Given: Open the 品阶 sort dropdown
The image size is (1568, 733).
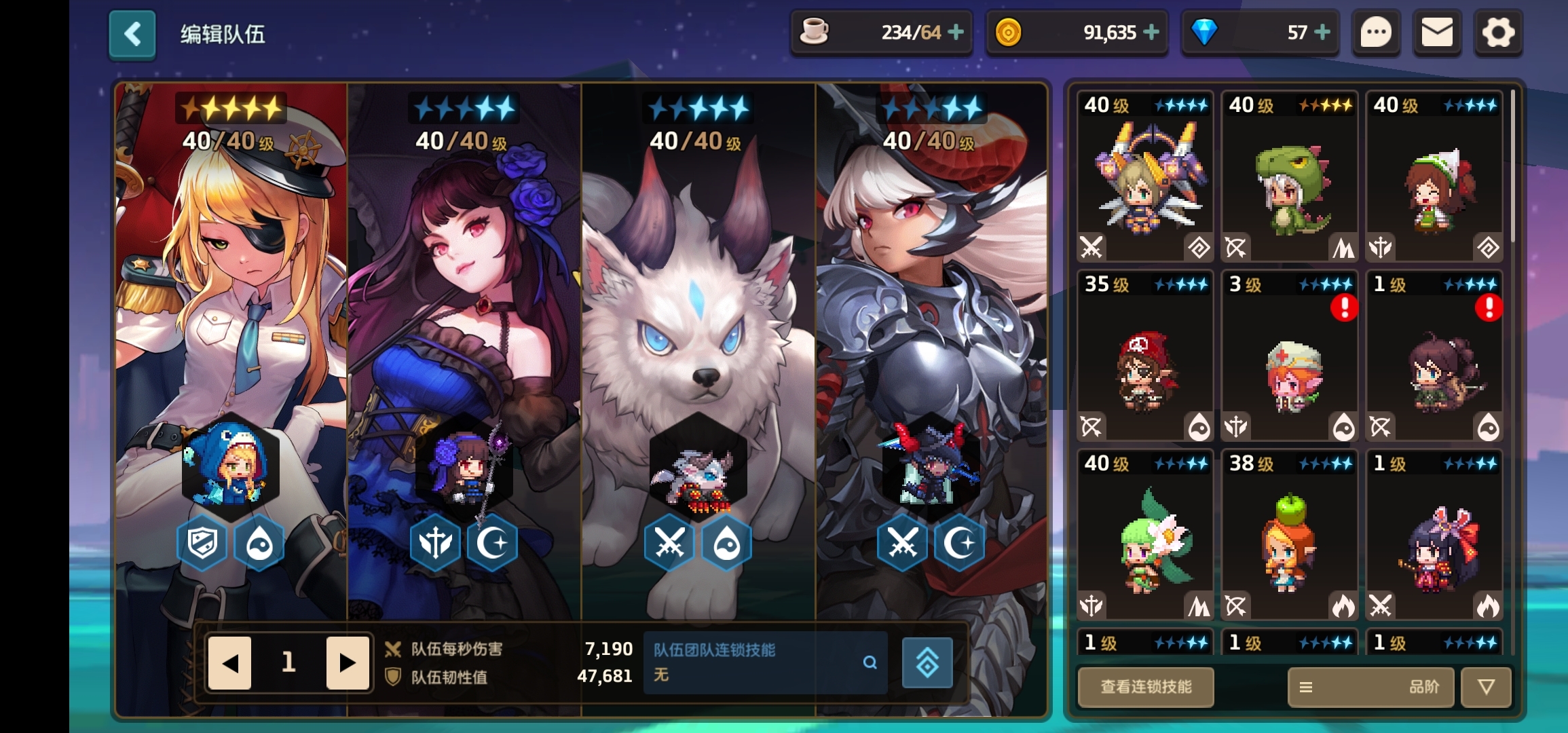Looking at the screenshot, I should [1370, 687].
